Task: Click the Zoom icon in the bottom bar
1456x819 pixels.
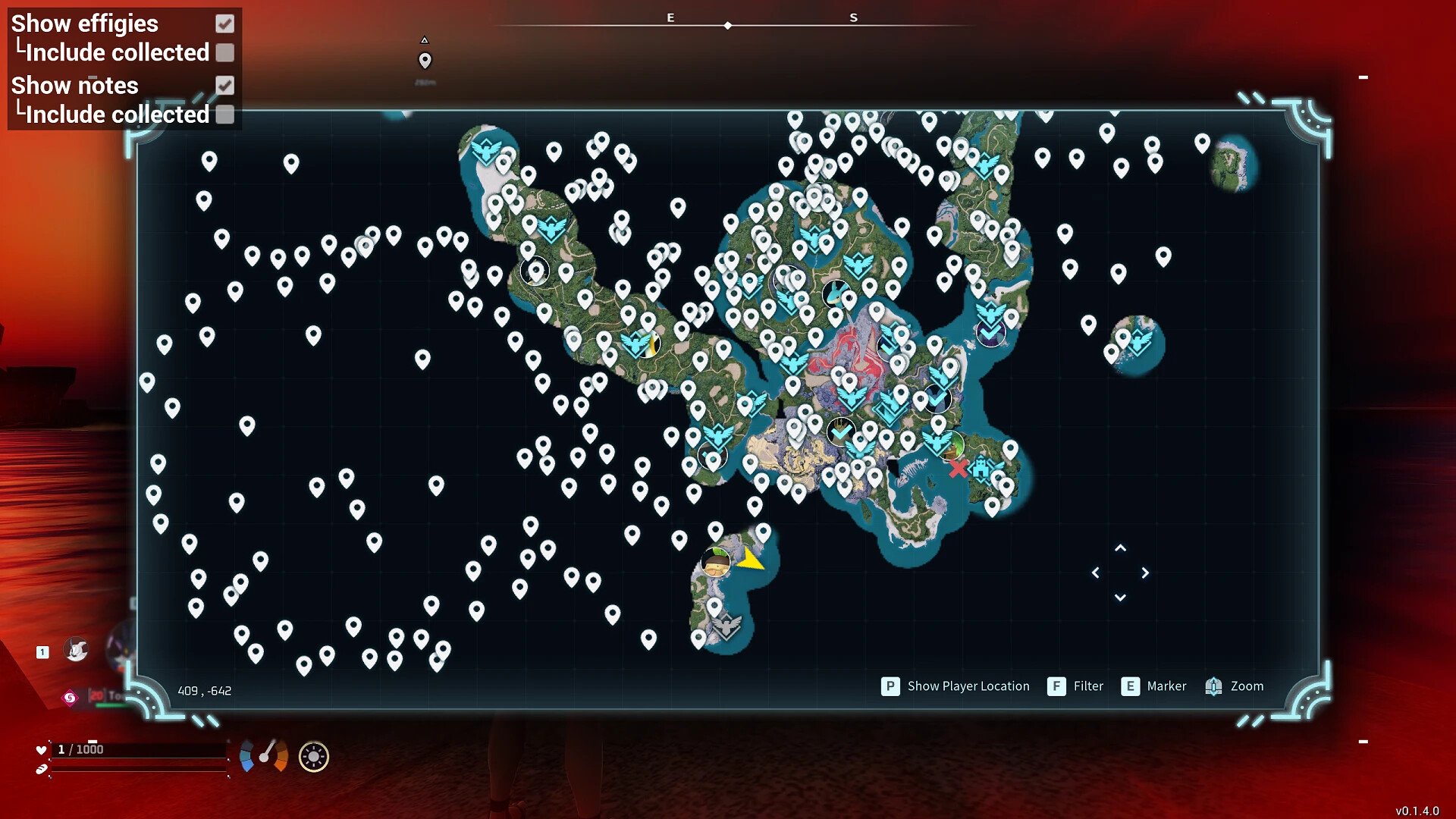Action: [x=1215, y=686]
